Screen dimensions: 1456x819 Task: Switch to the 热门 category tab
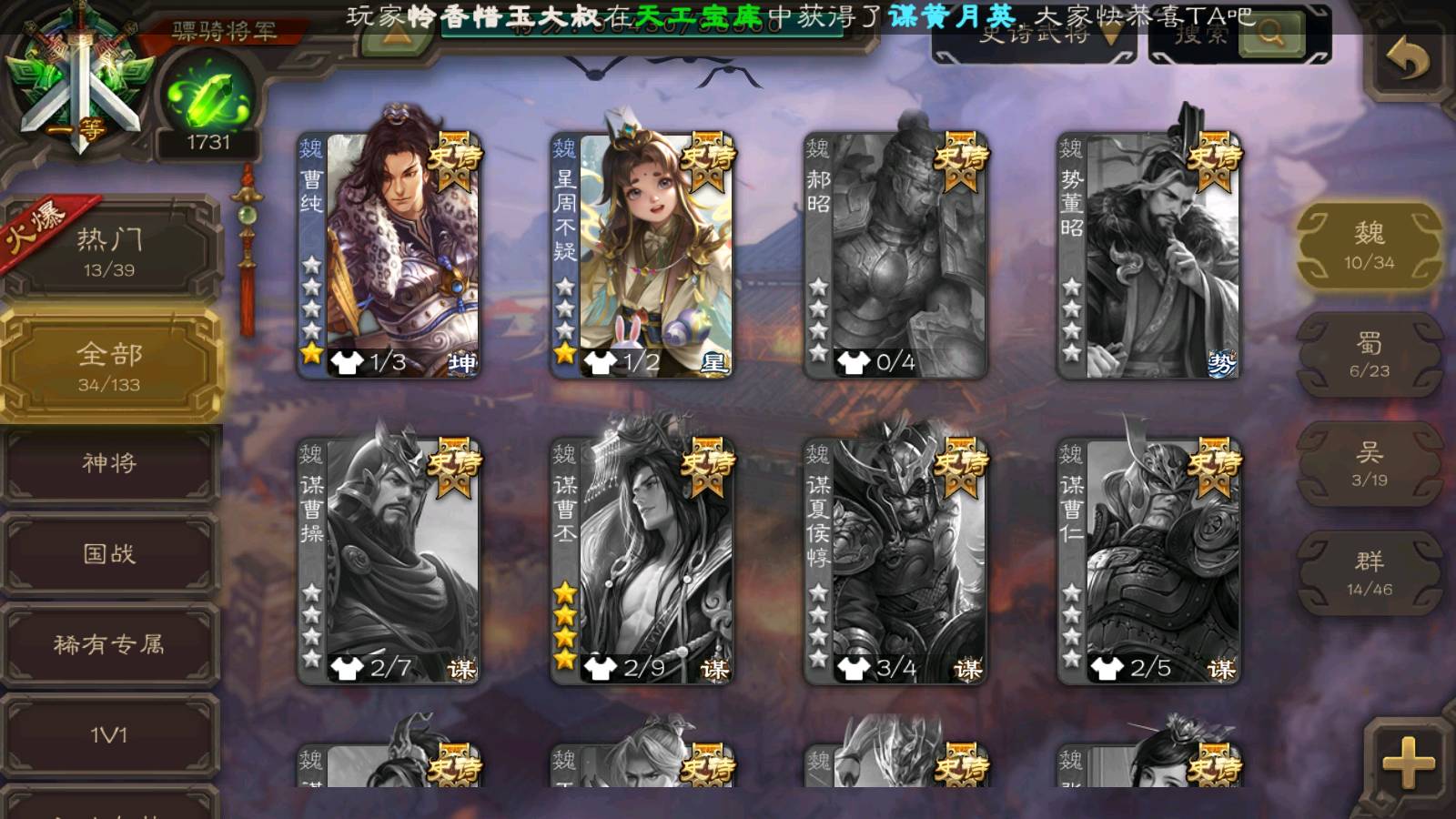click(x=110, y=250)
